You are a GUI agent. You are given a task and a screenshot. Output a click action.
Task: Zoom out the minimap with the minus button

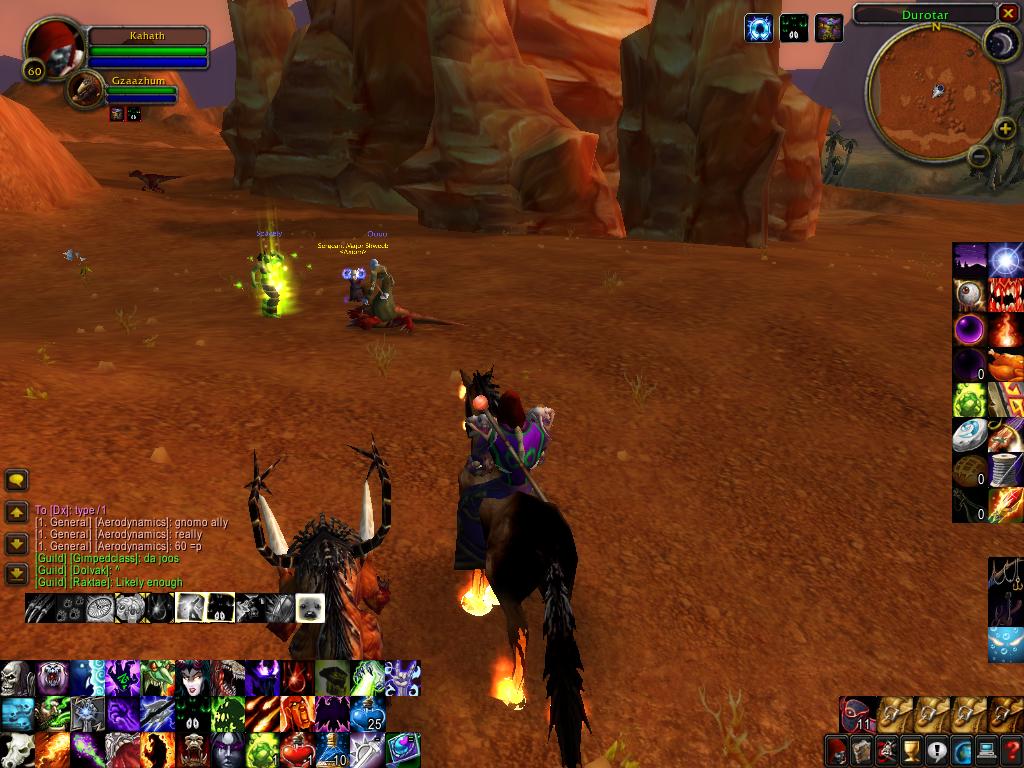(979, 155)
